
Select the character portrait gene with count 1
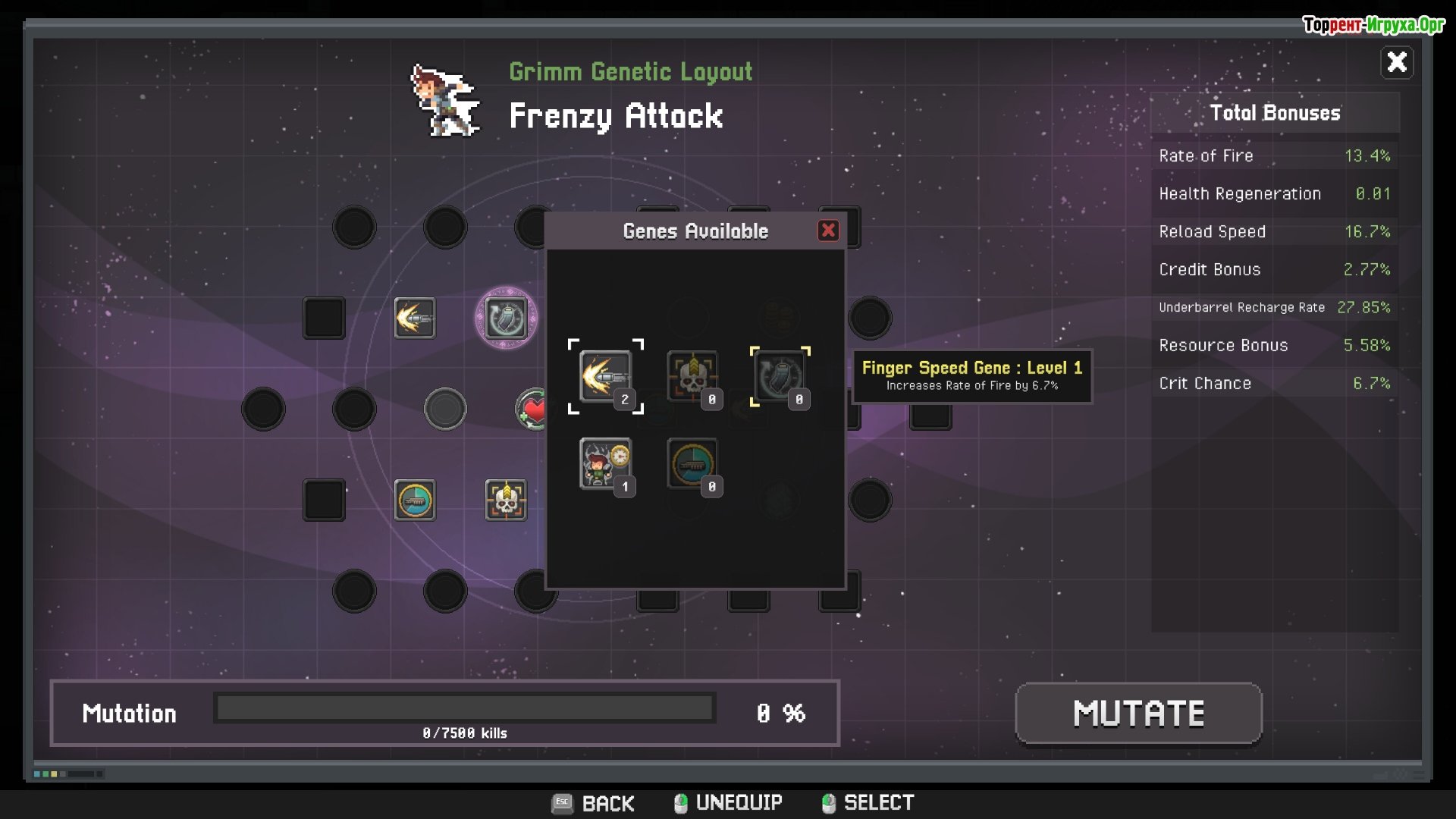pos(605,463)
